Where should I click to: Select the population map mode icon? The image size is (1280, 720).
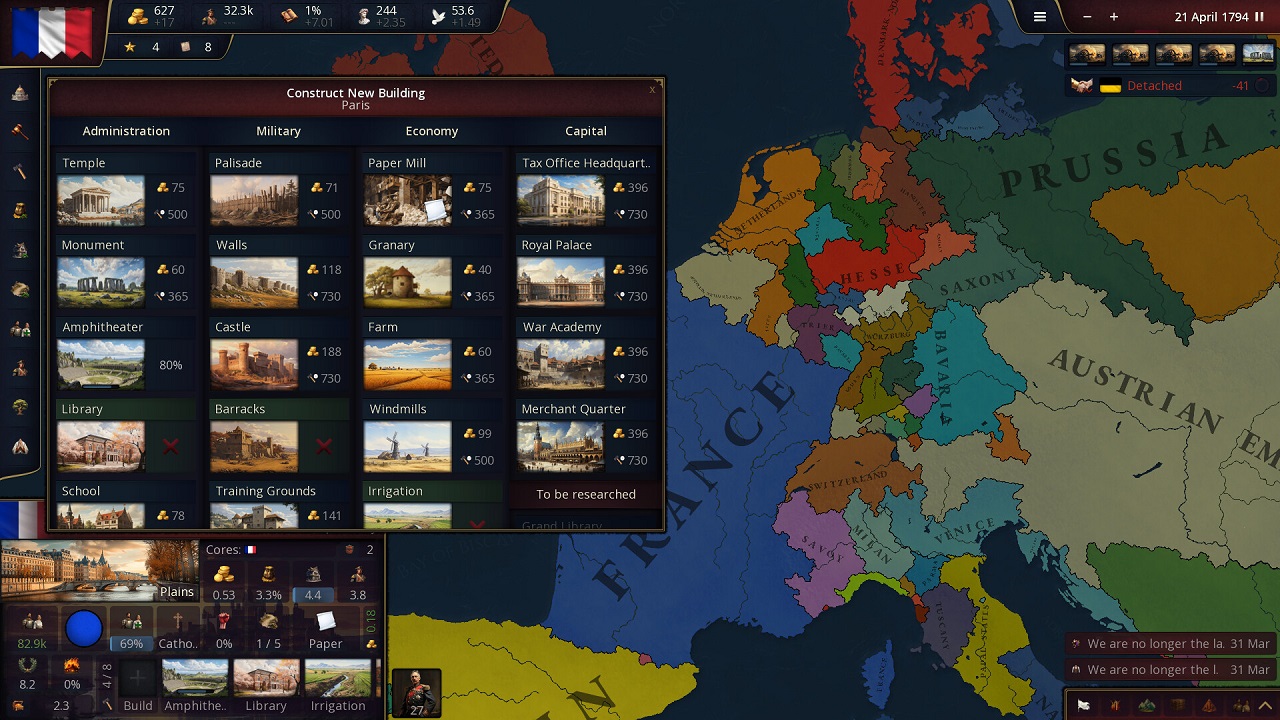(x=1242, y=705)
